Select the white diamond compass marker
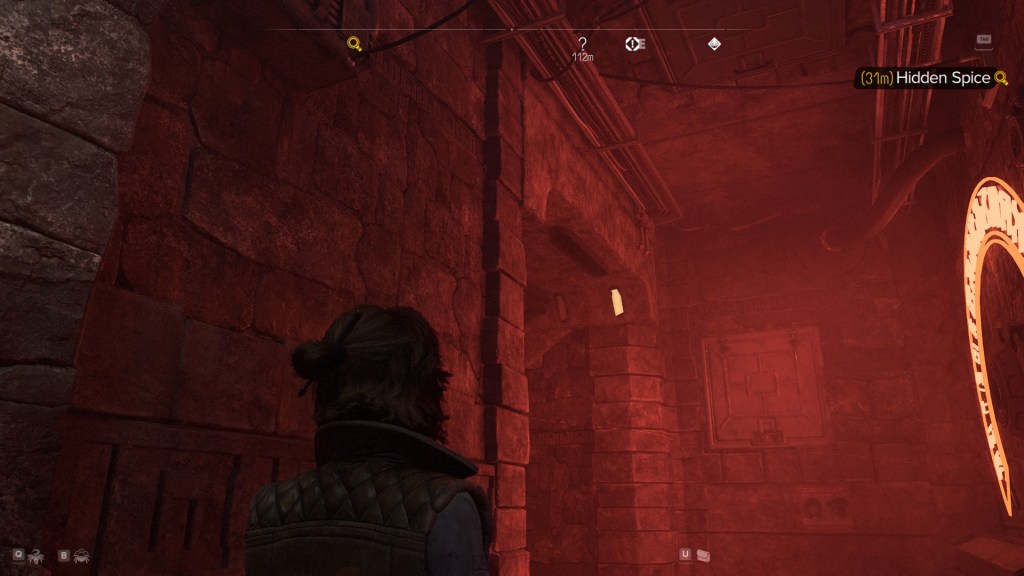The image size is (1024, 576). click(714, 43)
